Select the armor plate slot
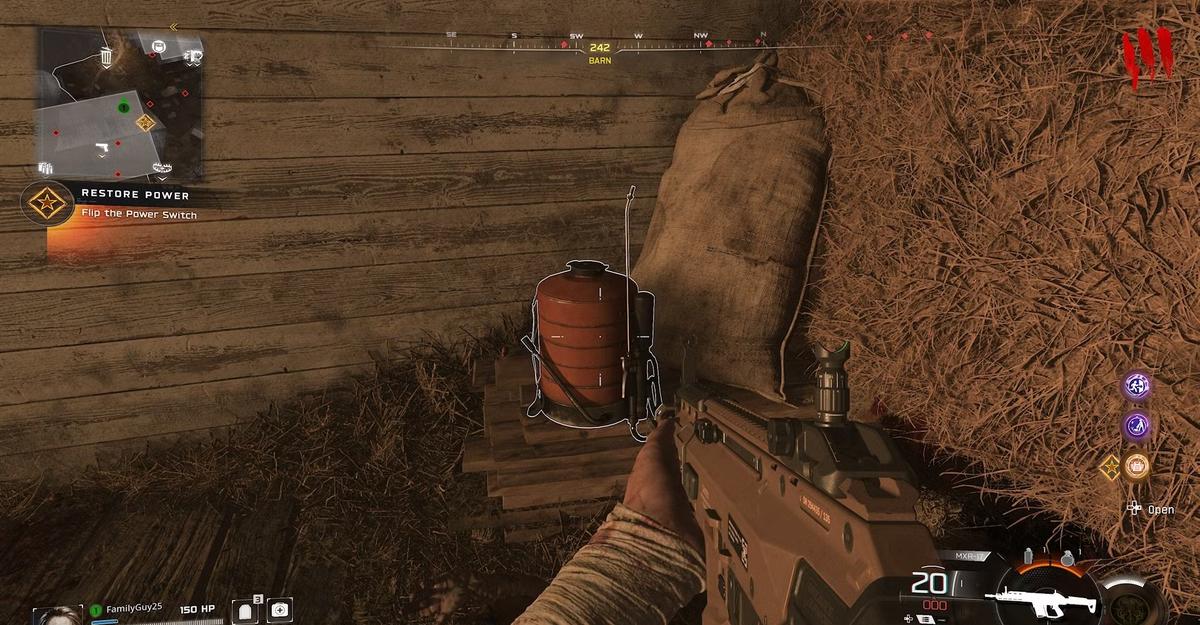1200x625 pixels. click(246, 610)
